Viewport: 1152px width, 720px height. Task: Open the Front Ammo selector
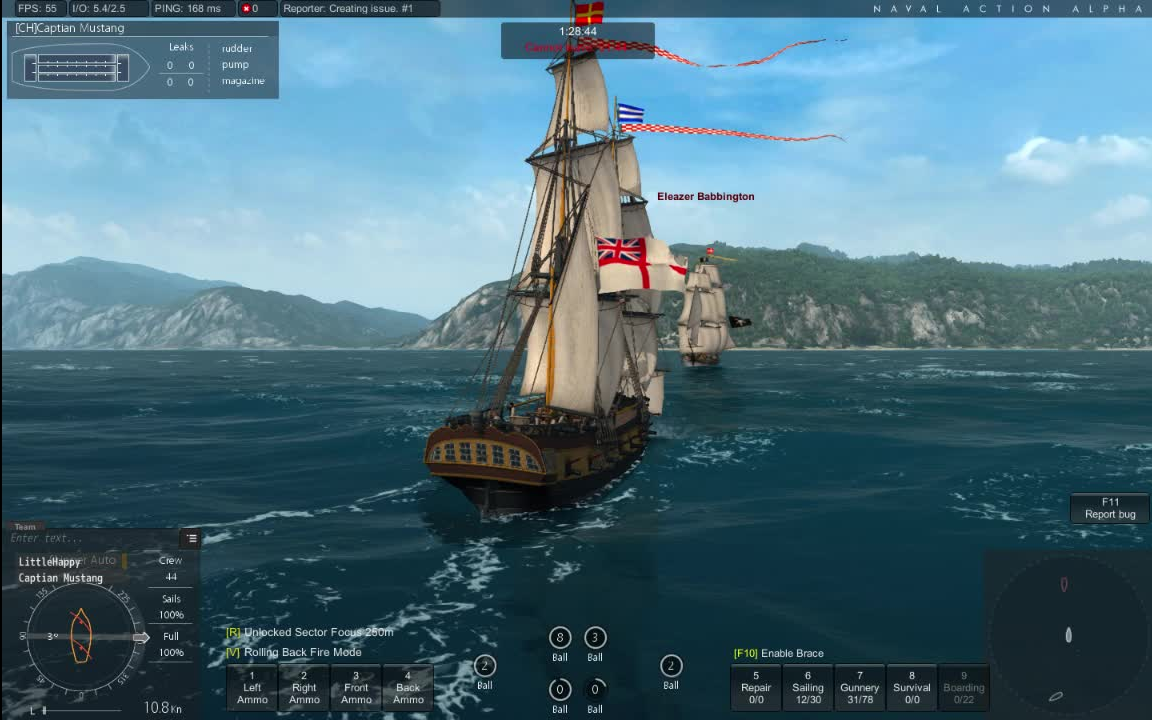click(x=356, y=688)
